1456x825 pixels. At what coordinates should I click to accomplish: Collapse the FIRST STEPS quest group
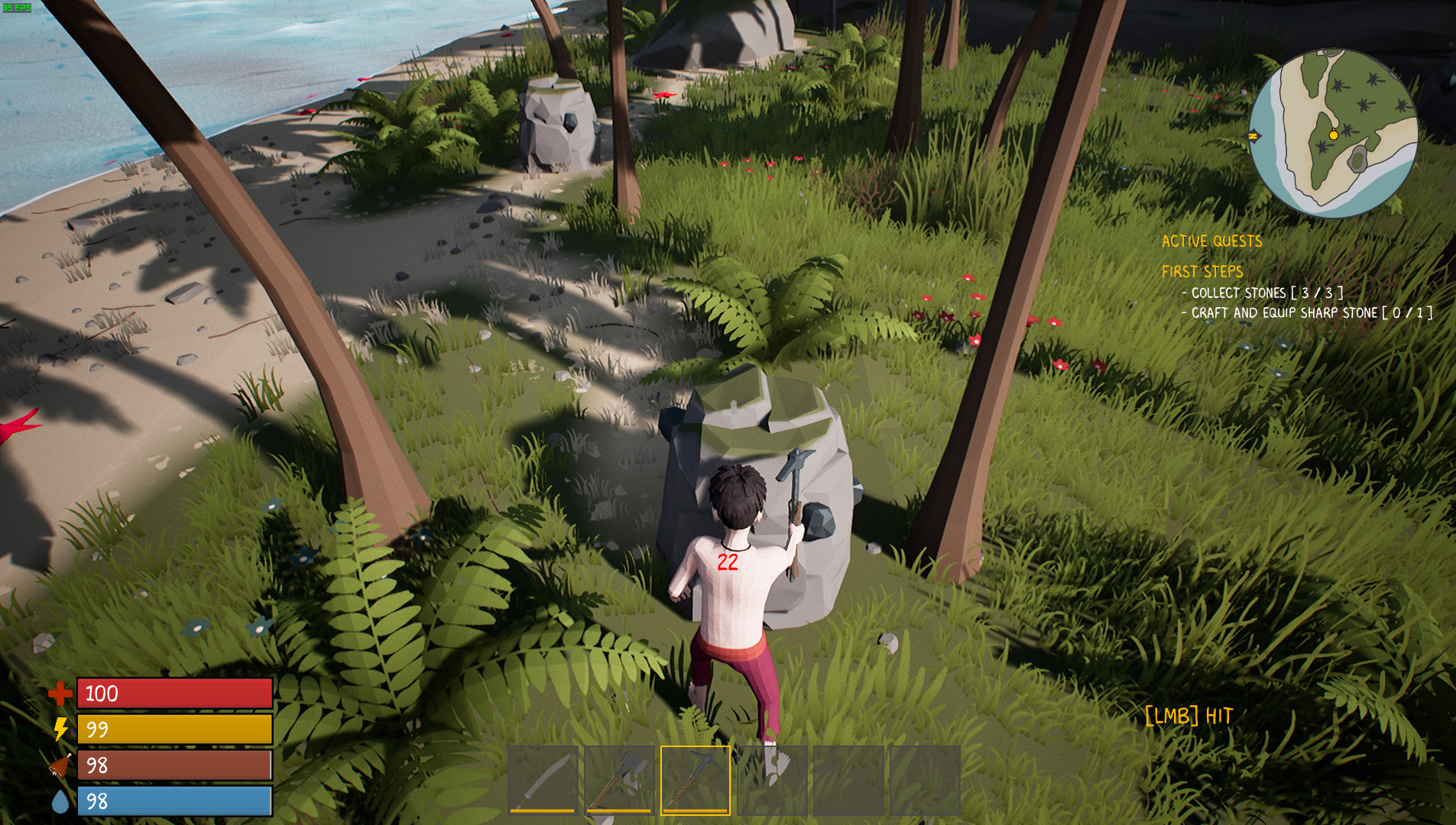pyautogui.click(x=1202, y=271)
